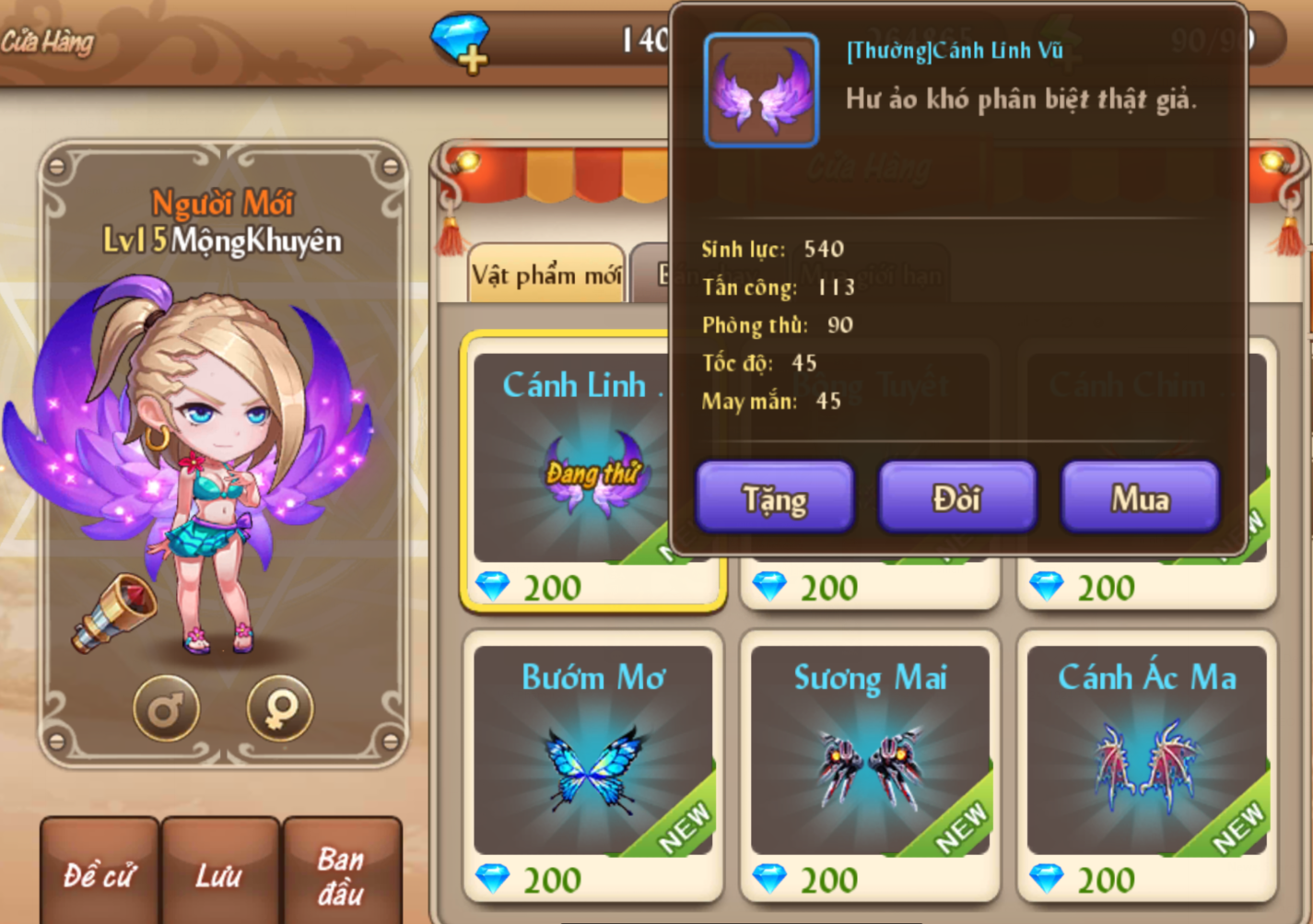Save the outfit with Lưu button
The width and height of the screenshot is (1313, 924).
tap(219, 873)
